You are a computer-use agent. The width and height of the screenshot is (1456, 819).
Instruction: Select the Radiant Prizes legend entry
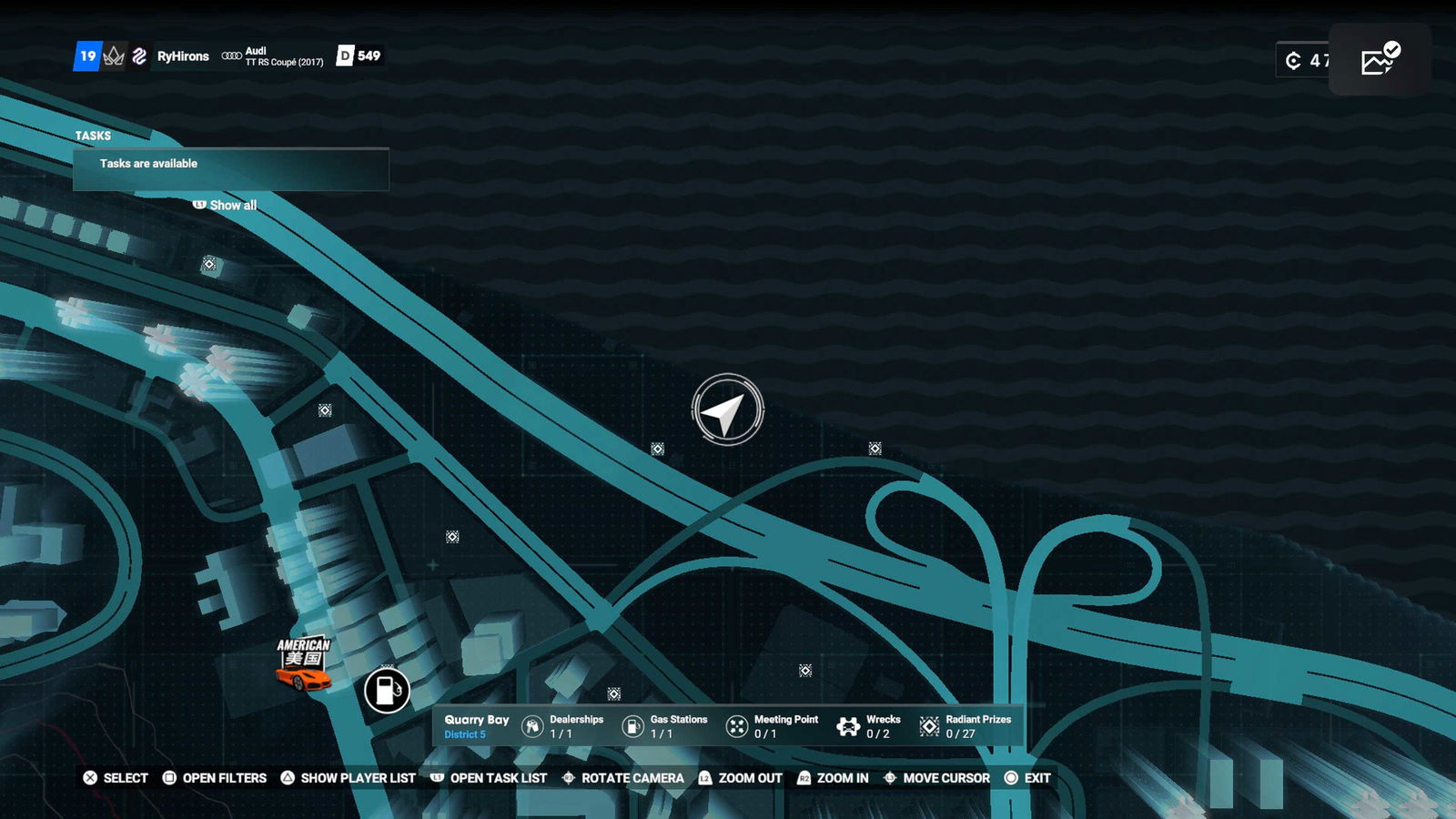(966, 726)
